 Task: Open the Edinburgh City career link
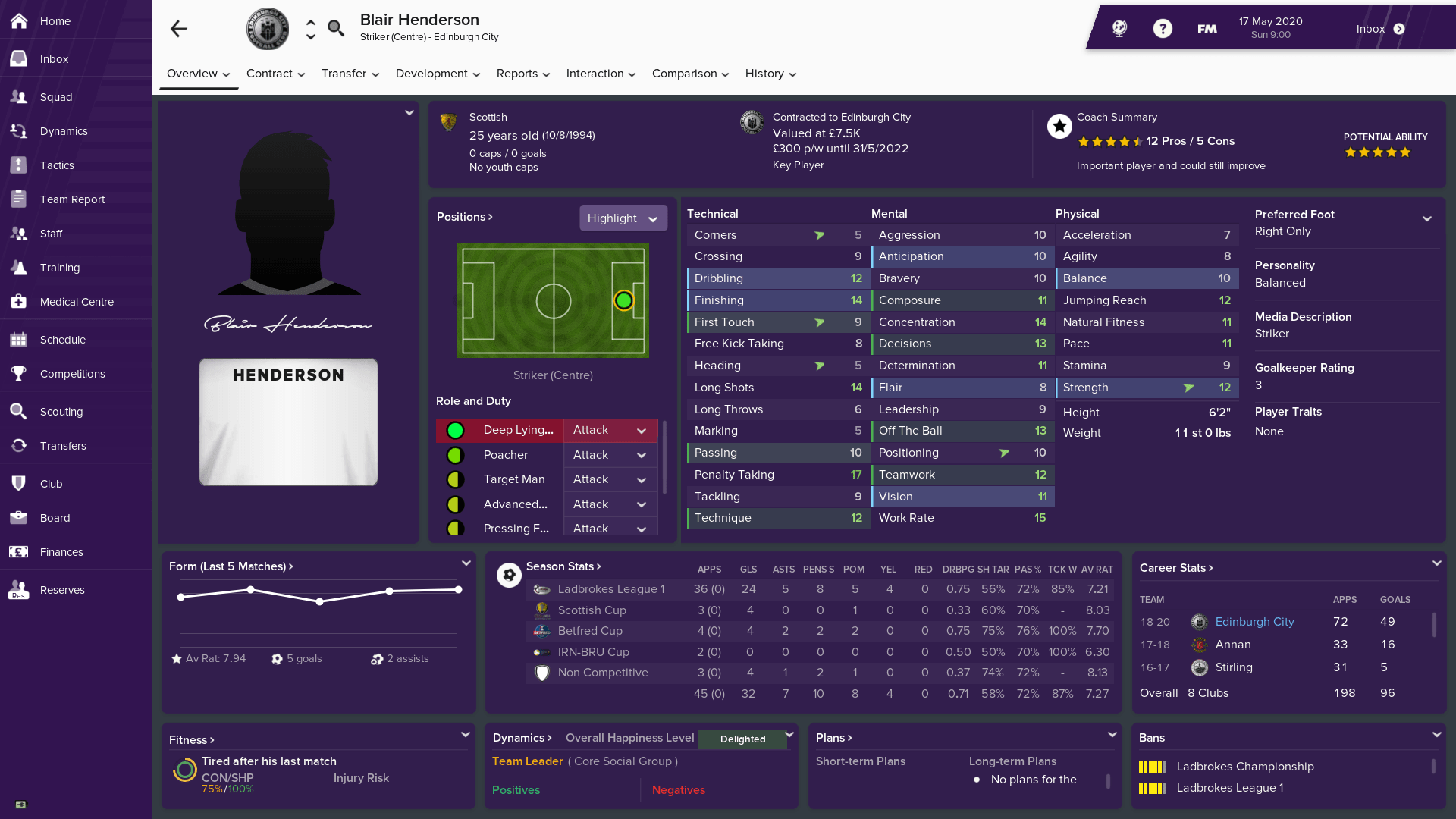[1254, 622]
